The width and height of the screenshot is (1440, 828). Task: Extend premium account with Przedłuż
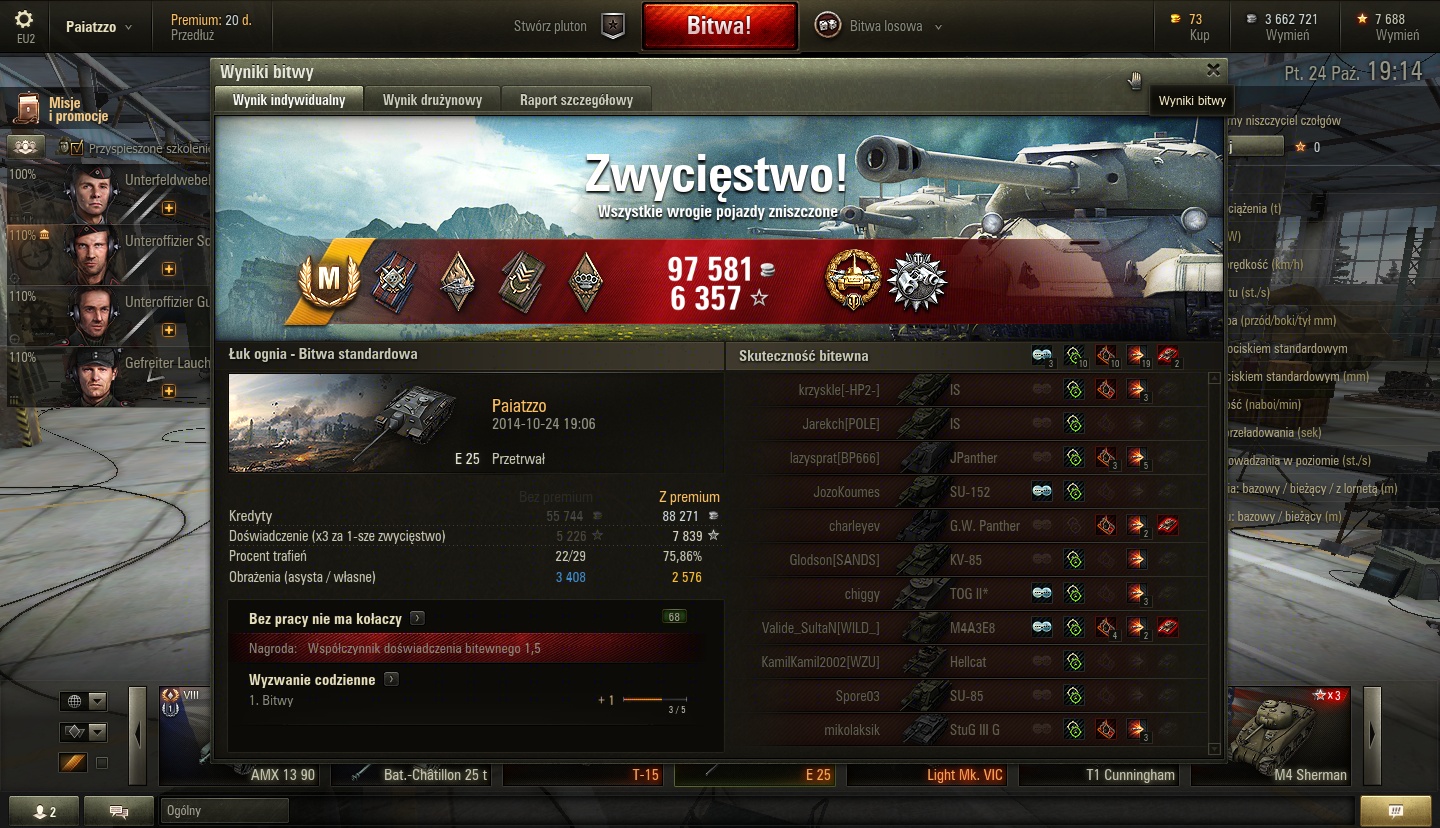[x=195, y=35]
